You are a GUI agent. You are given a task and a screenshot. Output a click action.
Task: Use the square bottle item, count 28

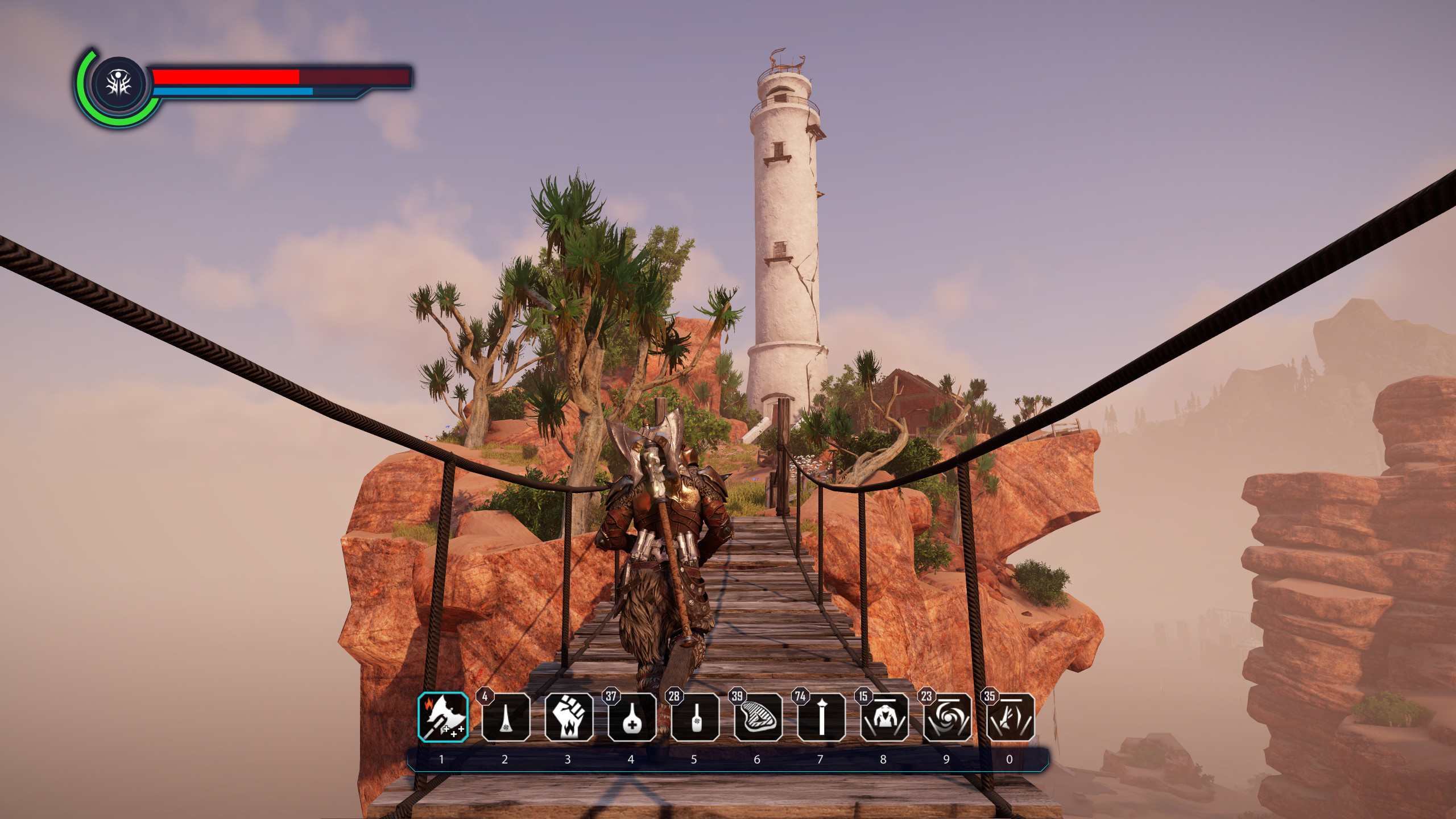[695, 717]
